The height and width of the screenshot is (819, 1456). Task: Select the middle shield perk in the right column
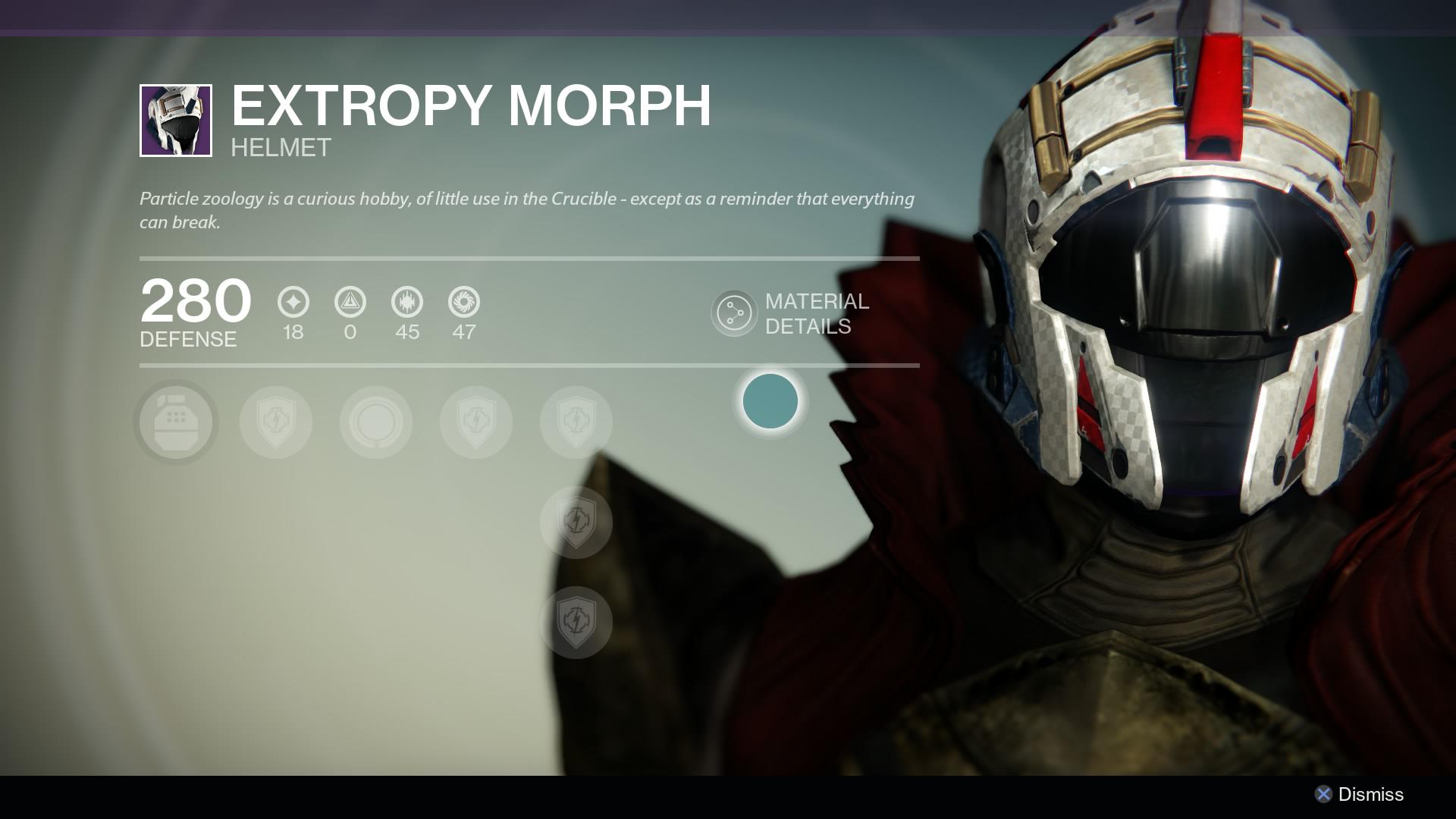(576, 522)
